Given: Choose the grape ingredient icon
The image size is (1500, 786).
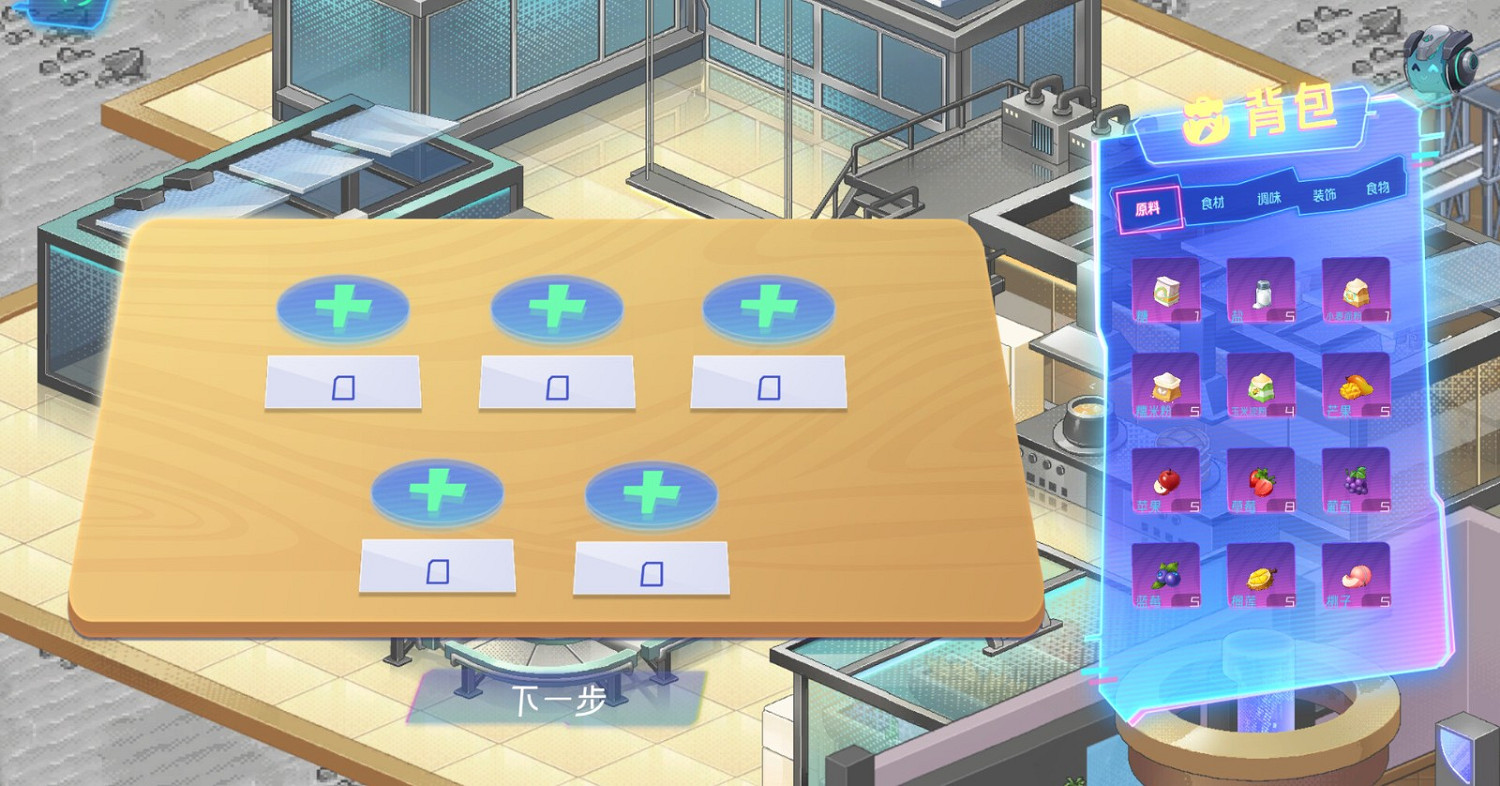Looking at the screenshot, I should click(1356, 480).
